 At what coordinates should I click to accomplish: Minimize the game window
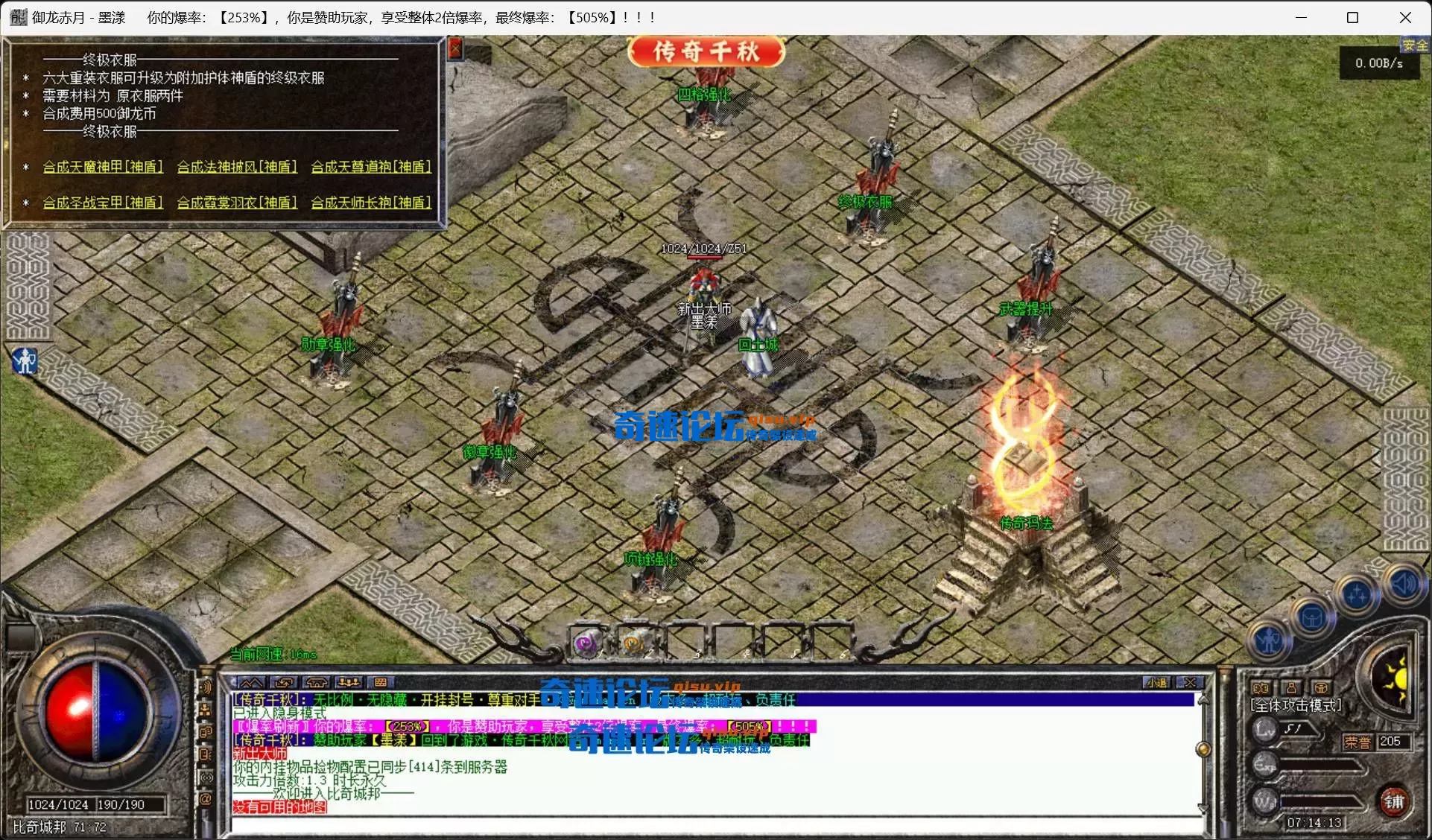[x=1301, y=18]
